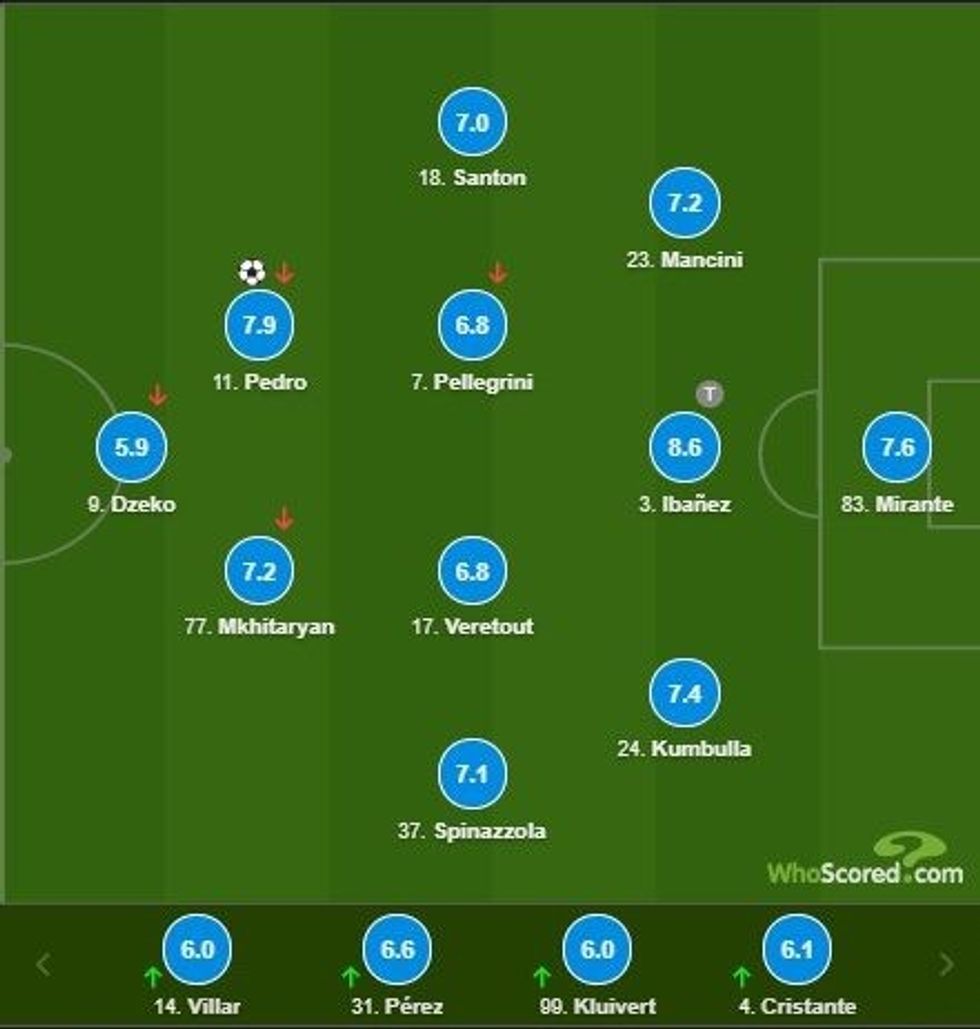
Task: Show Santon's 7.0 player rating
Action: [x=472, y=122]
